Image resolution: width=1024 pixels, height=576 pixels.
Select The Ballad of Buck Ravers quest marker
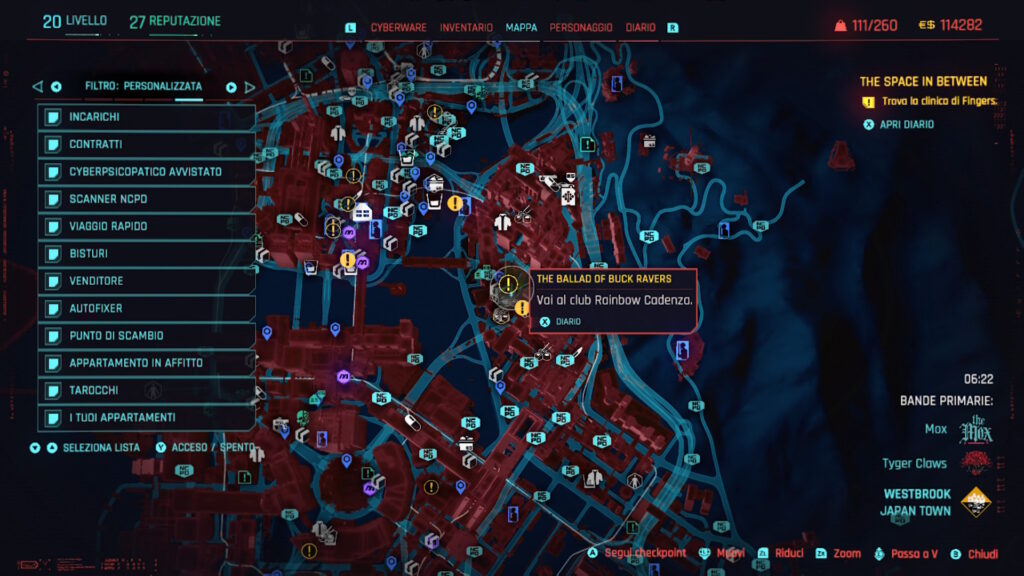coord(509,284)
